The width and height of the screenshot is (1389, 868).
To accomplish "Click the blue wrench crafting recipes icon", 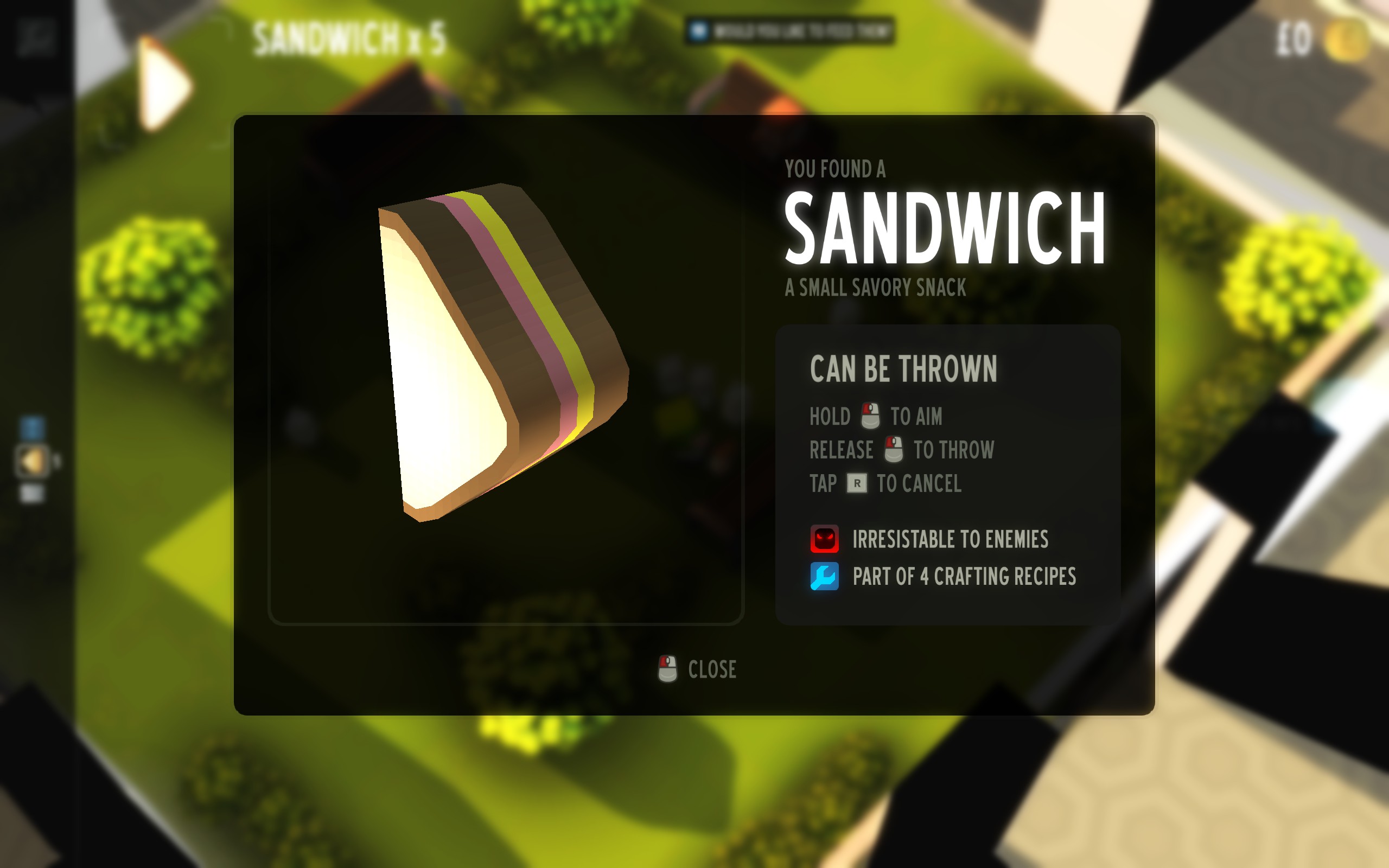I will [x=824, y=576].
